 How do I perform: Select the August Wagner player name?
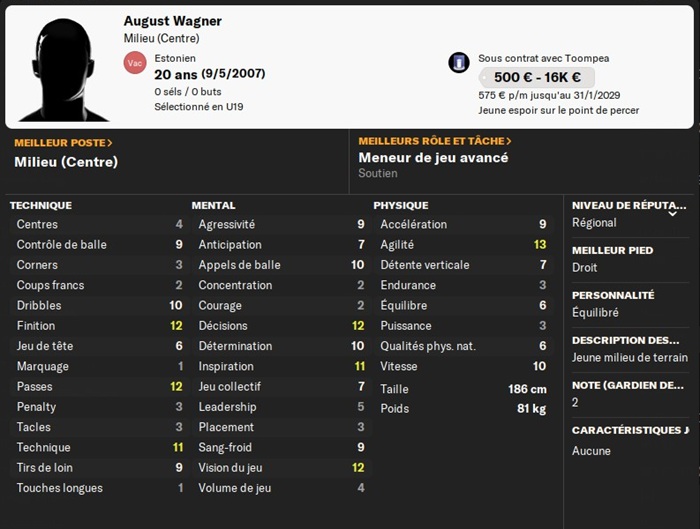click(173, 21)
